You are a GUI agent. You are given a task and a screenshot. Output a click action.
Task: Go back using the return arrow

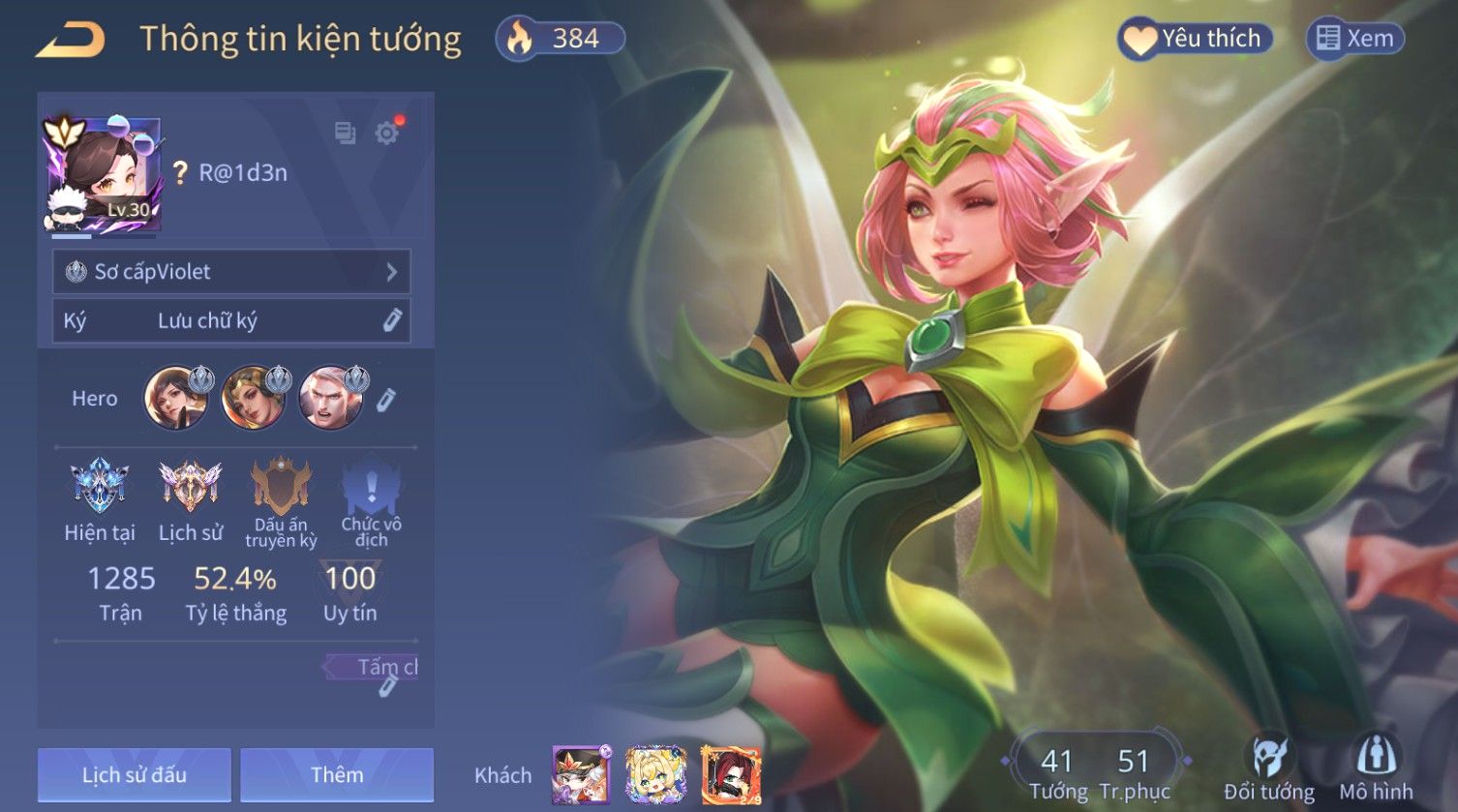pos(70,40)
